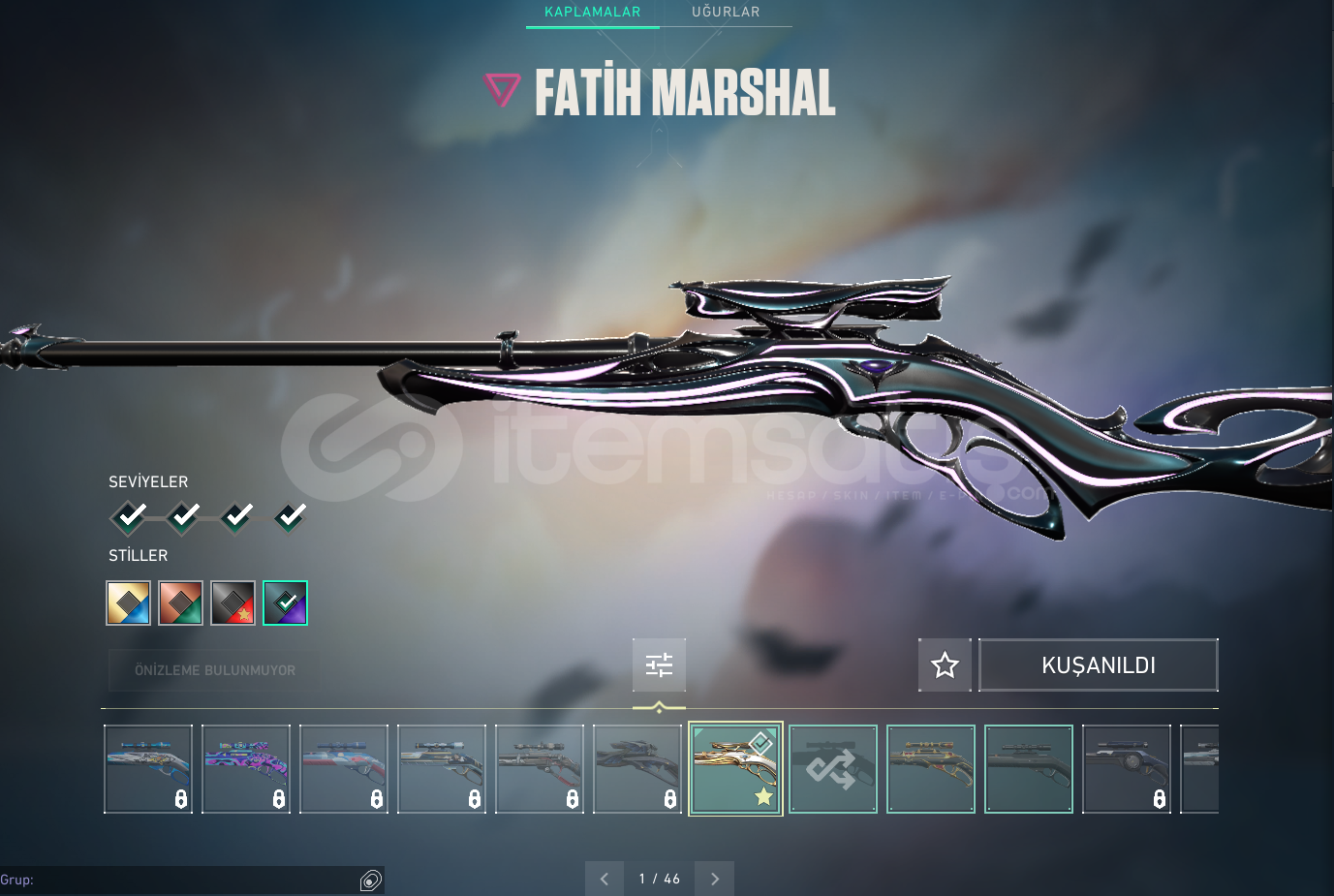Click the Grup icon button
The height and width of the screenshot is (896, 1334).
click(x=371, y=880)
